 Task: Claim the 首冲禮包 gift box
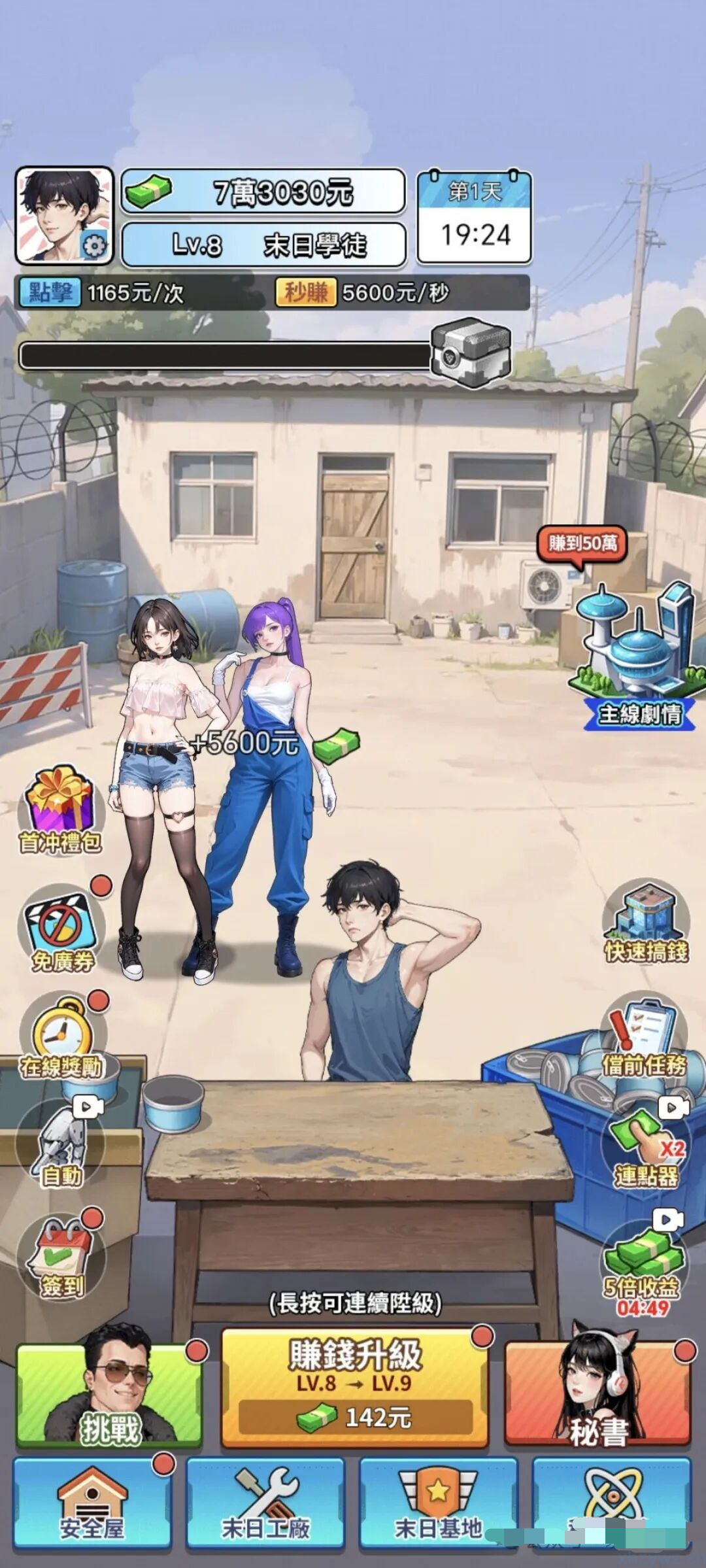point(59,810)
